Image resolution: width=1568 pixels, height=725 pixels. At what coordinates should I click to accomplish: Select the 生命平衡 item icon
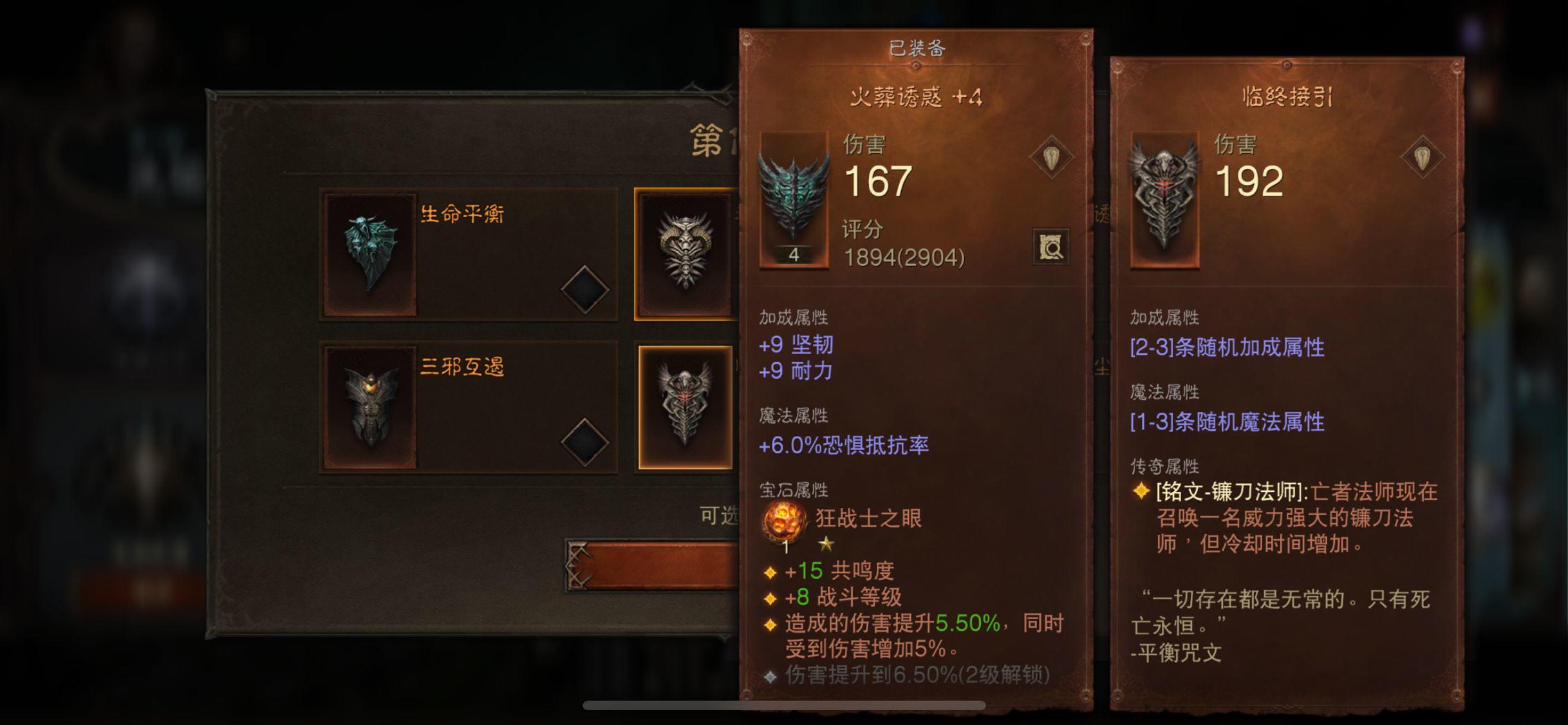369,254
